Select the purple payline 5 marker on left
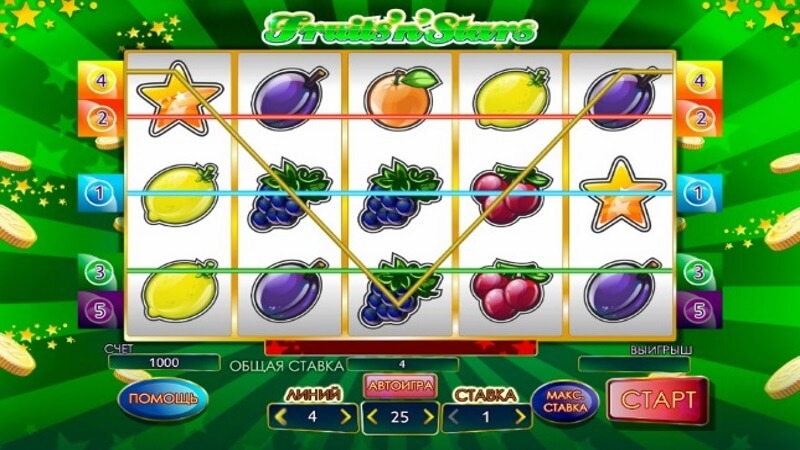Screen dimensions: 800x450 99,308
